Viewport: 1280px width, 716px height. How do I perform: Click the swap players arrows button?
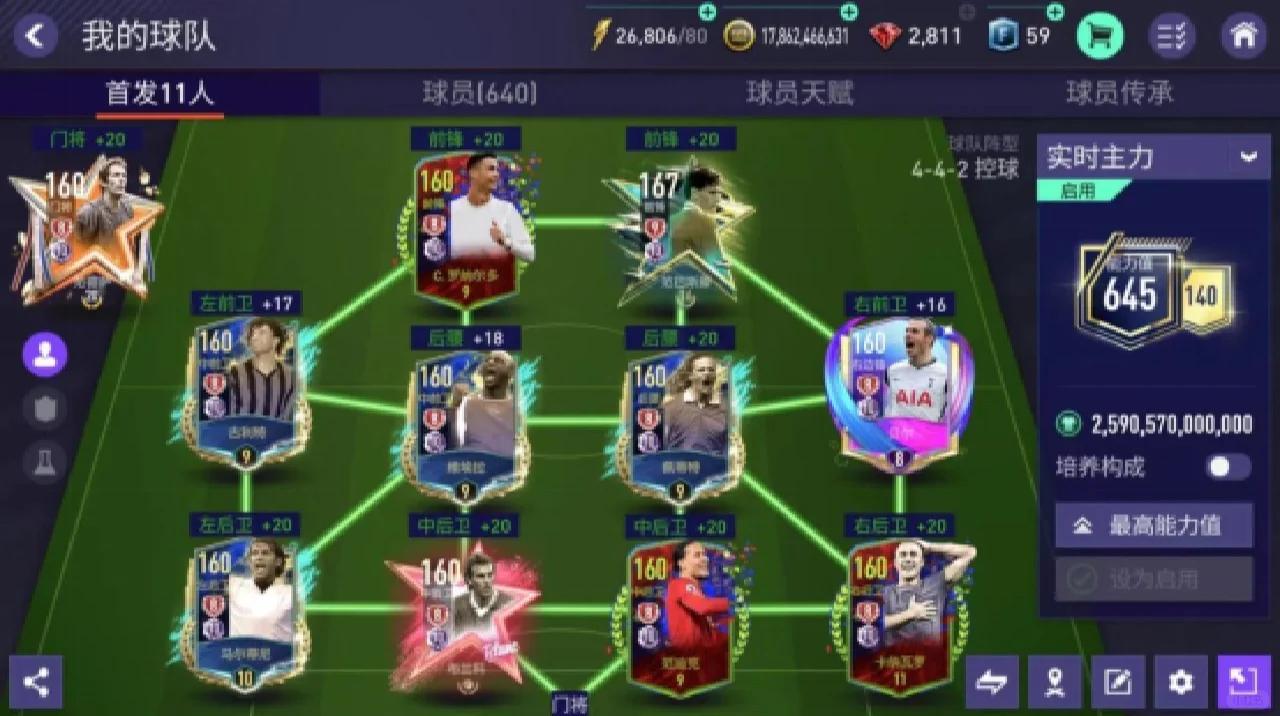992,682
